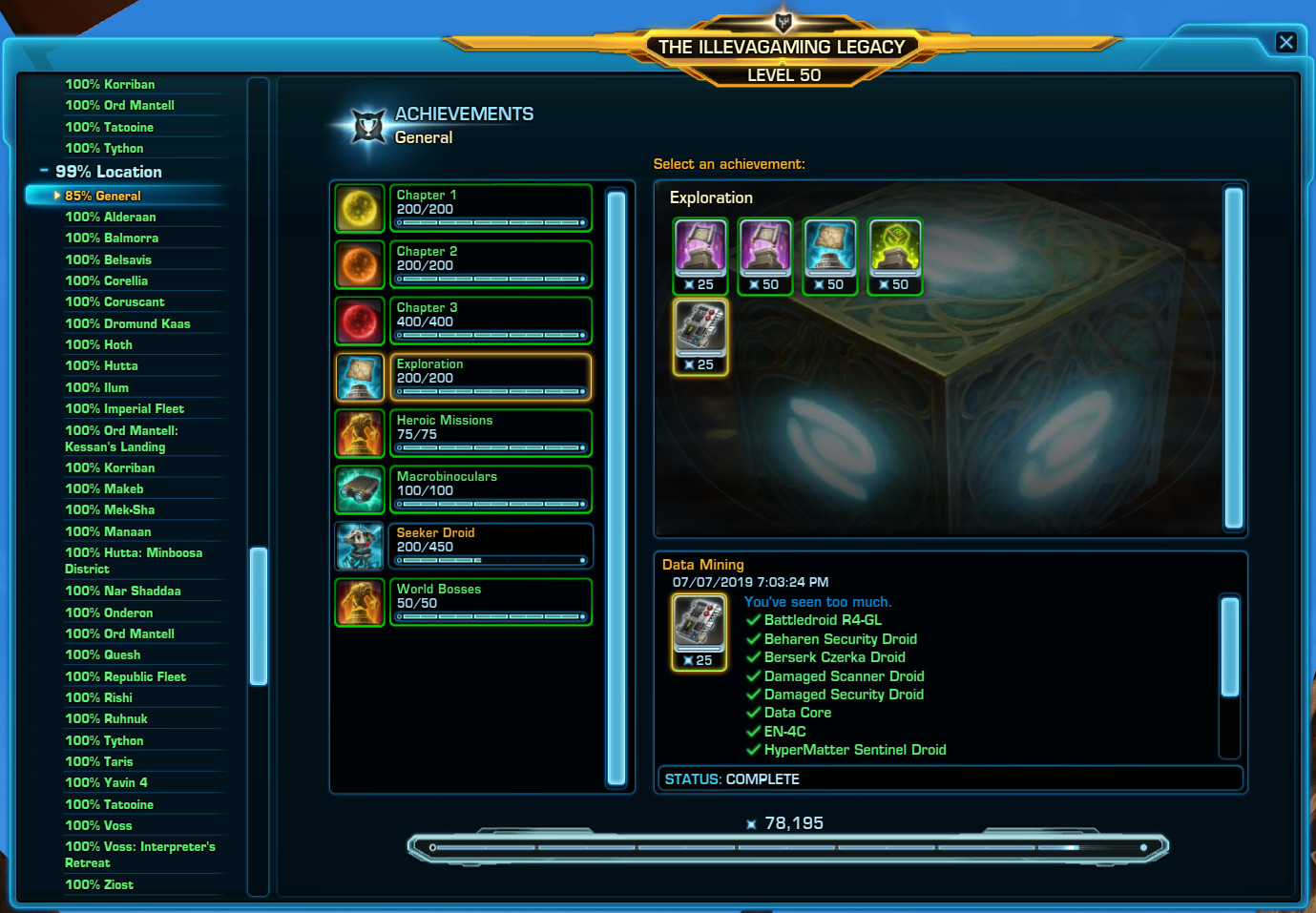This screenshot has width=1316, height=913.
Task: Select the Ziost location entry
Action: (99, 885)
